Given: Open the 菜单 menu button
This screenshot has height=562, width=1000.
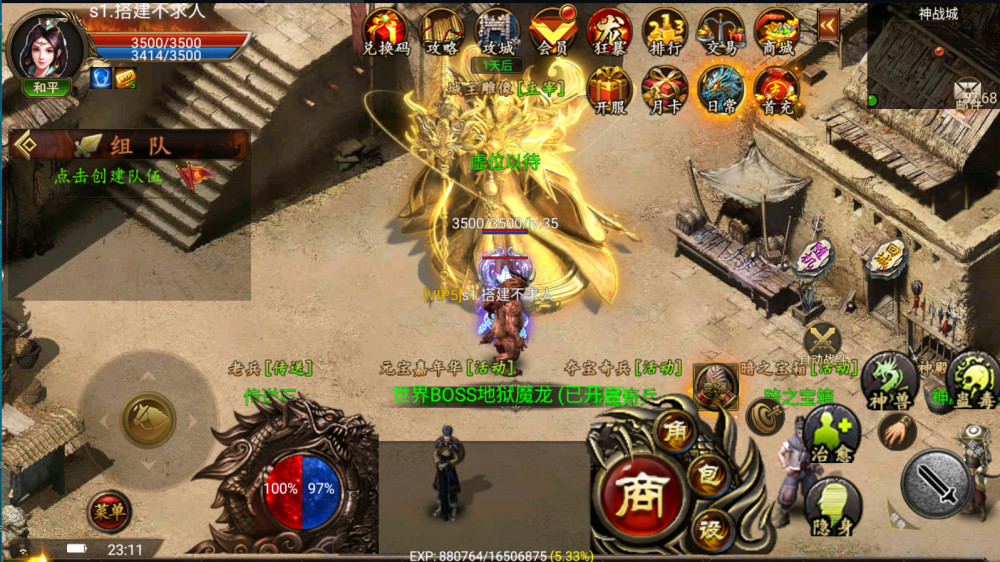Looking at the screenshot, I should tap(108, 511).
